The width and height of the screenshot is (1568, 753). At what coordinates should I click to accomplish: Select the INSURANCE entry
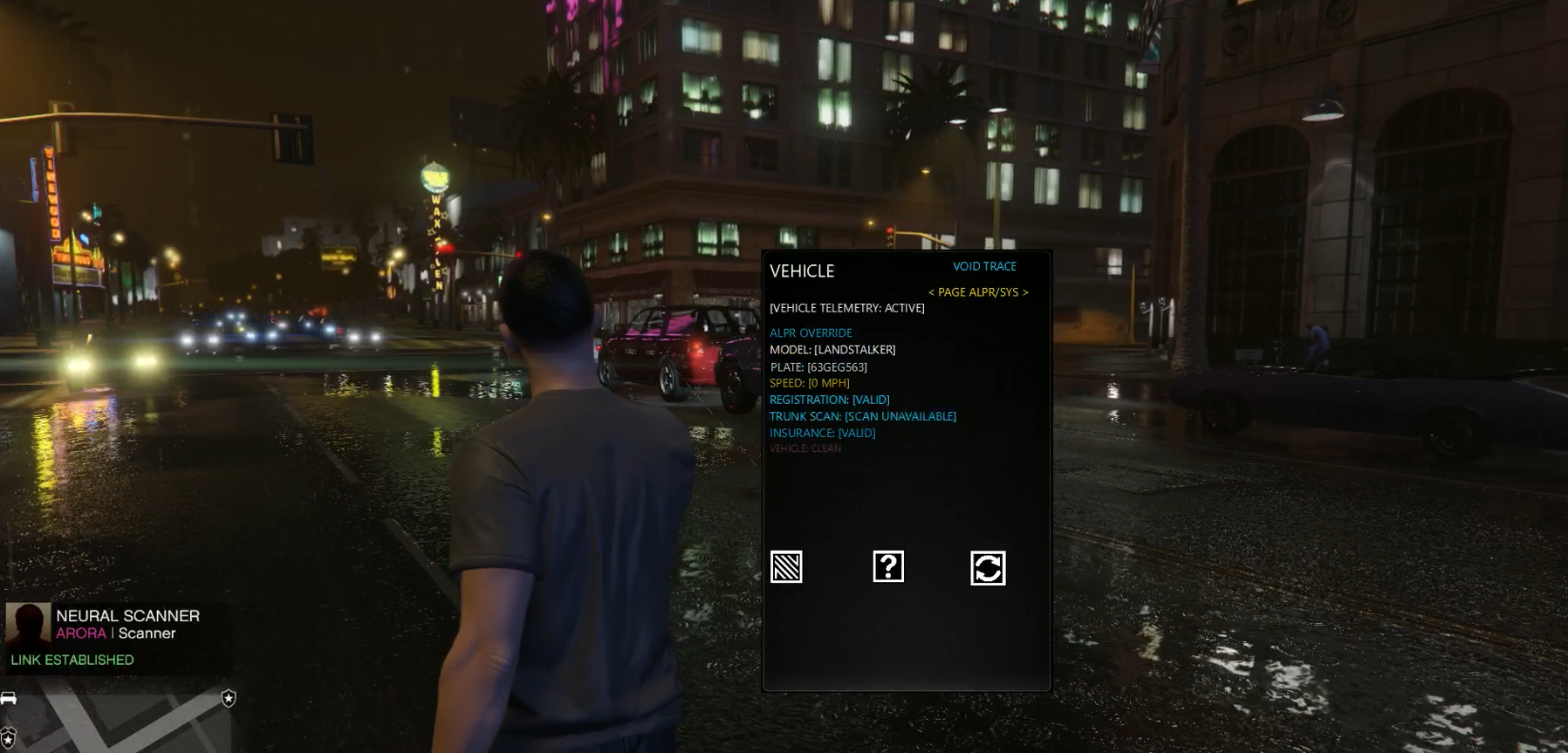pyautogui.click(x=822, y=433)
